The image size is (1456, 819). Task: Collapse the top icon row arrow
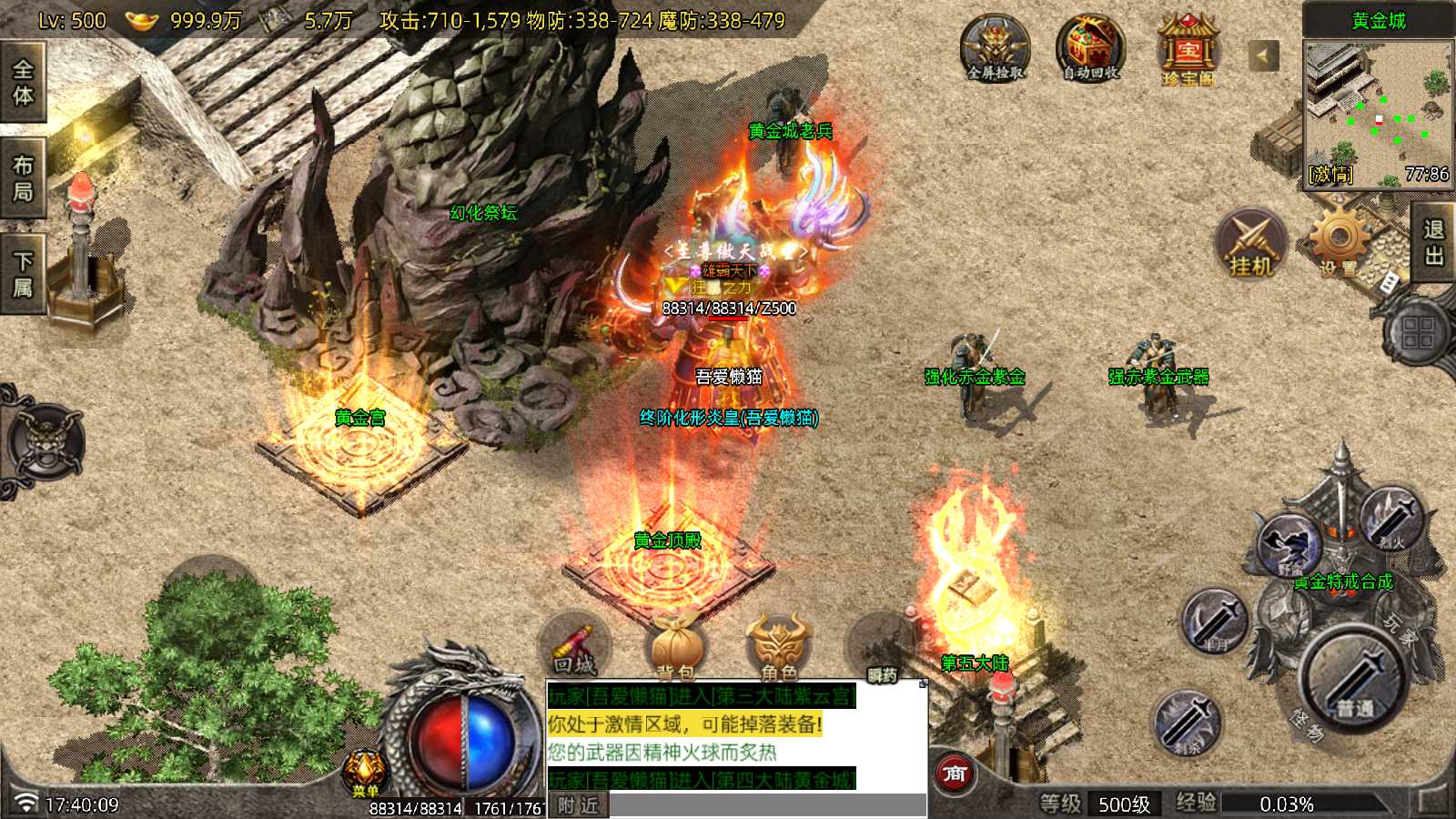click(x=1262, y=56)
